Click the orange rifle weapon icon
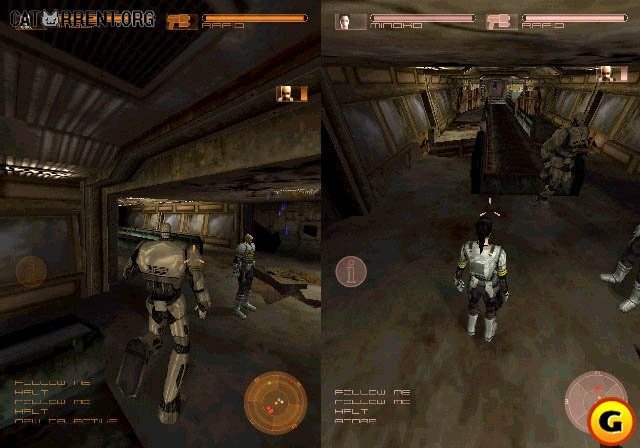The width and height of the screenshot is (640, 448). 183,20
